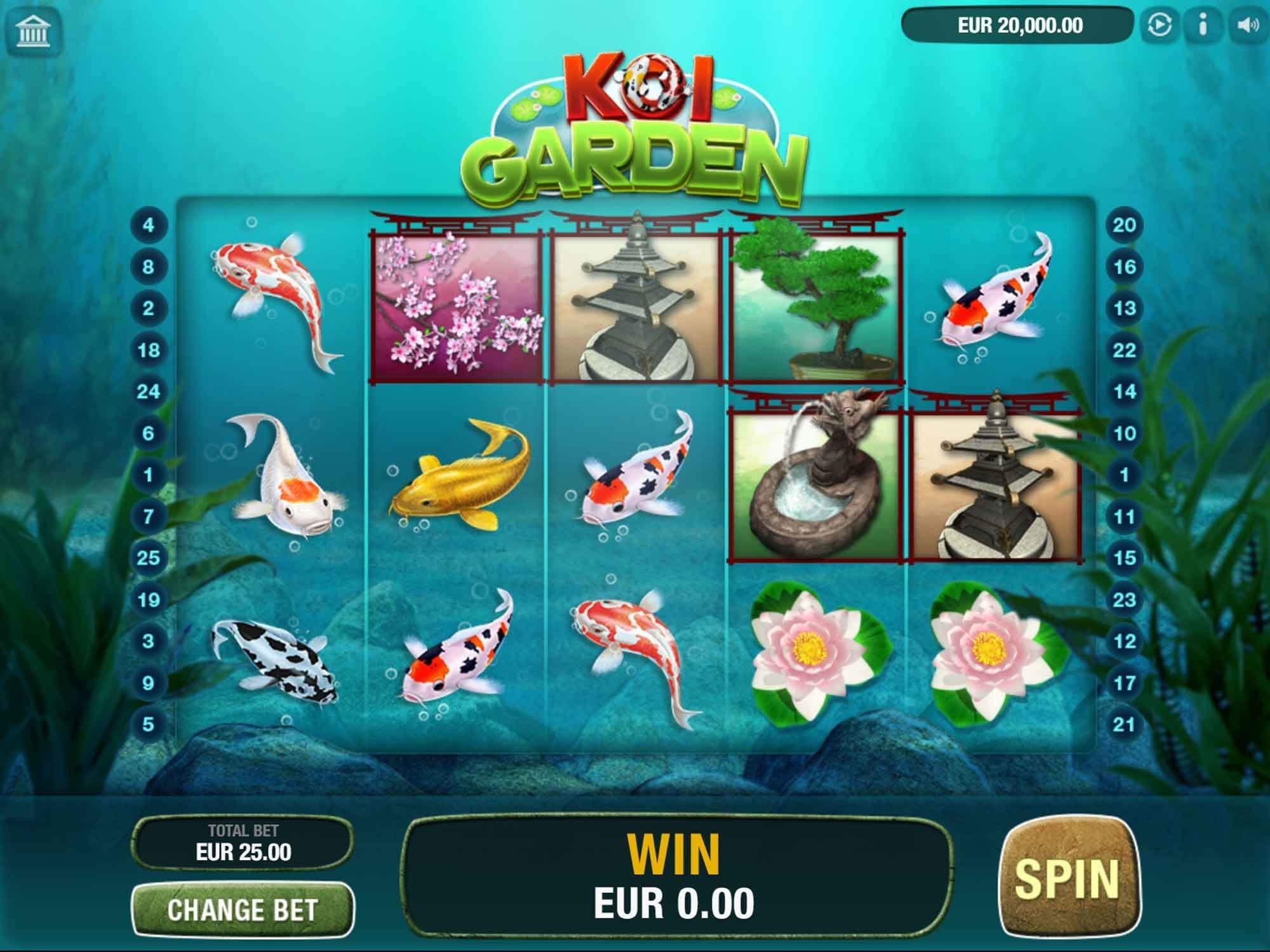Open the paytable with the info icon
The image size is (1270, 952).
pyautogui.click(x=1203, y=25)
